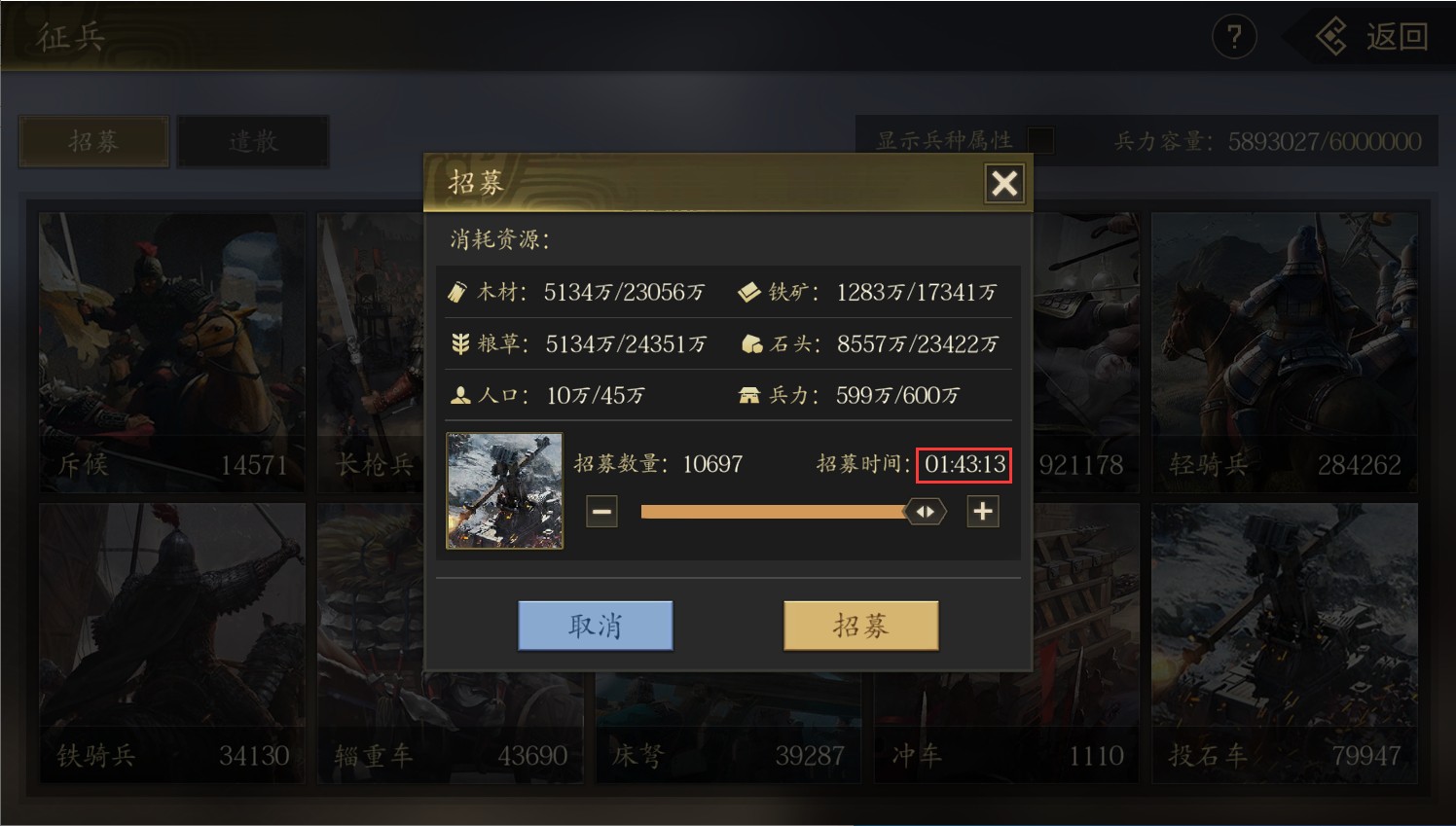Viewport: 1456px width, 826px height.
Task: Select the 长枪兵 unit tile
Action: 370,352
